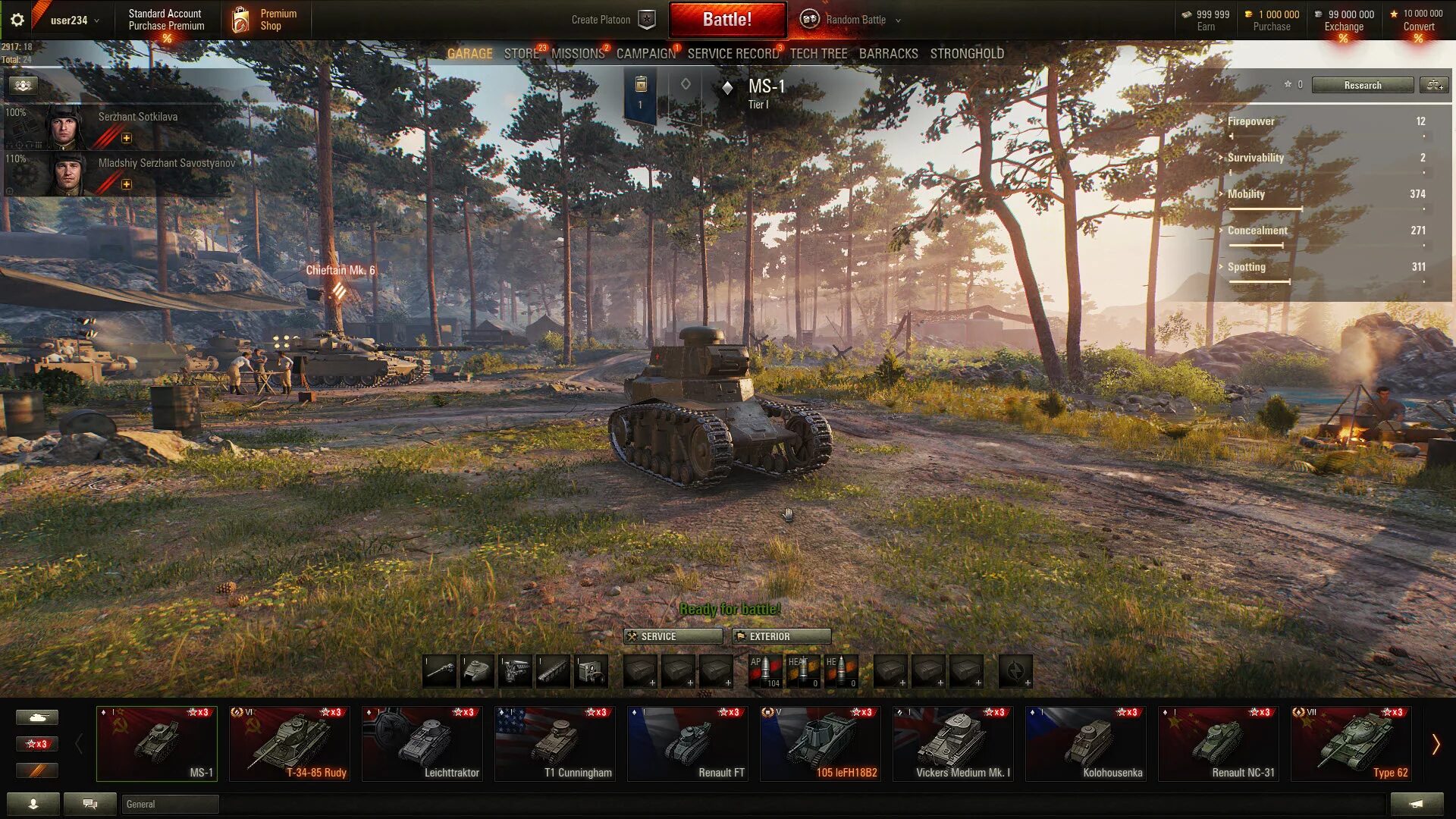
Task: Show next tanks with the carousel arrow
Action: point(1435,745)
